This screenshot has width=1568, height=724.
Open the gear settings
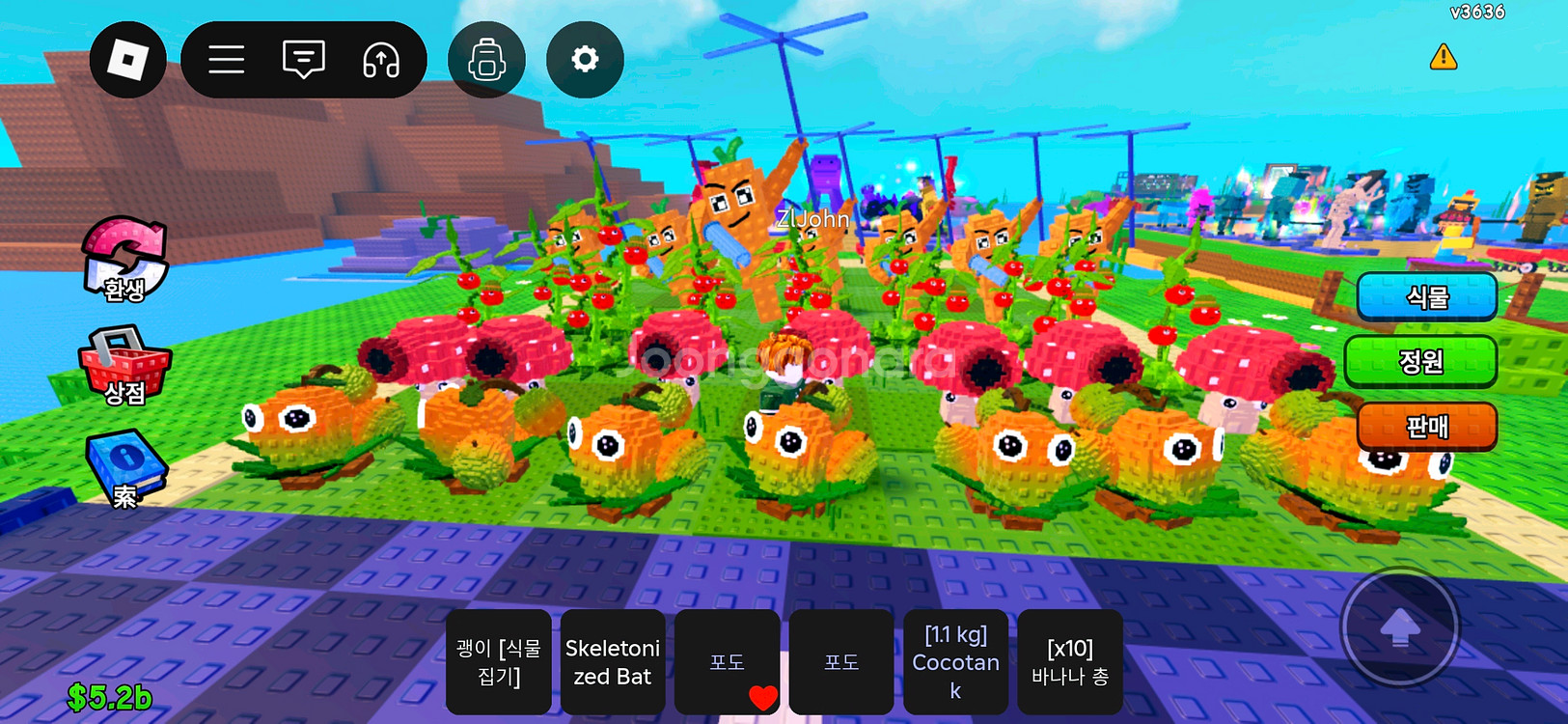[585, 60]
